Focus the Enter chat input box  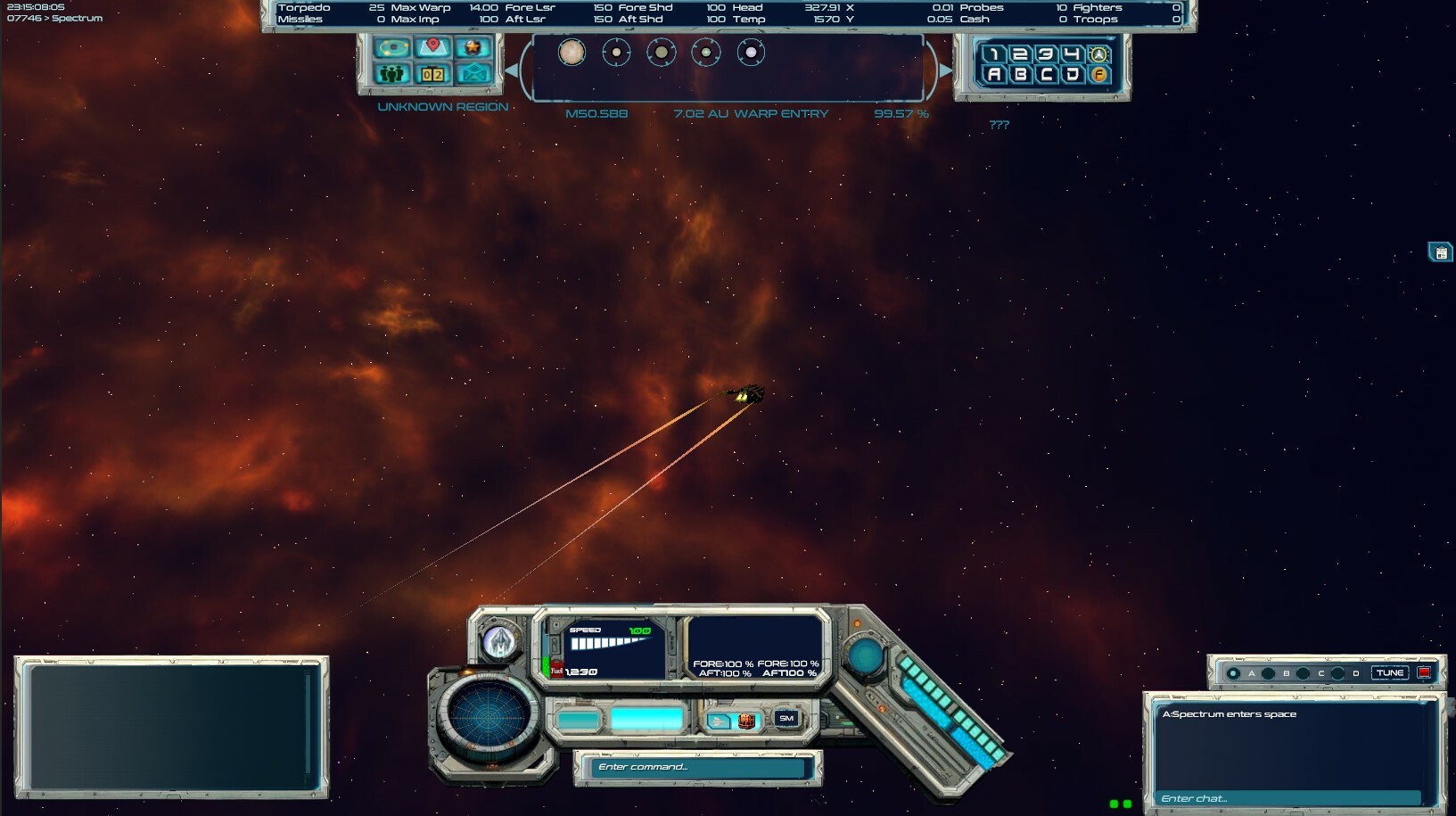click(1288, 798)
